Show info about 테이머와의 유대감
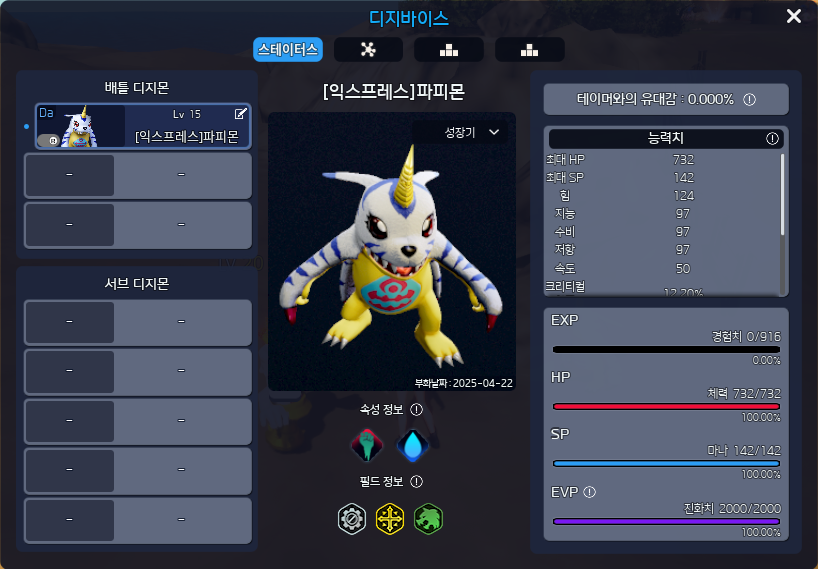818x569 pixels. [749, 100]
